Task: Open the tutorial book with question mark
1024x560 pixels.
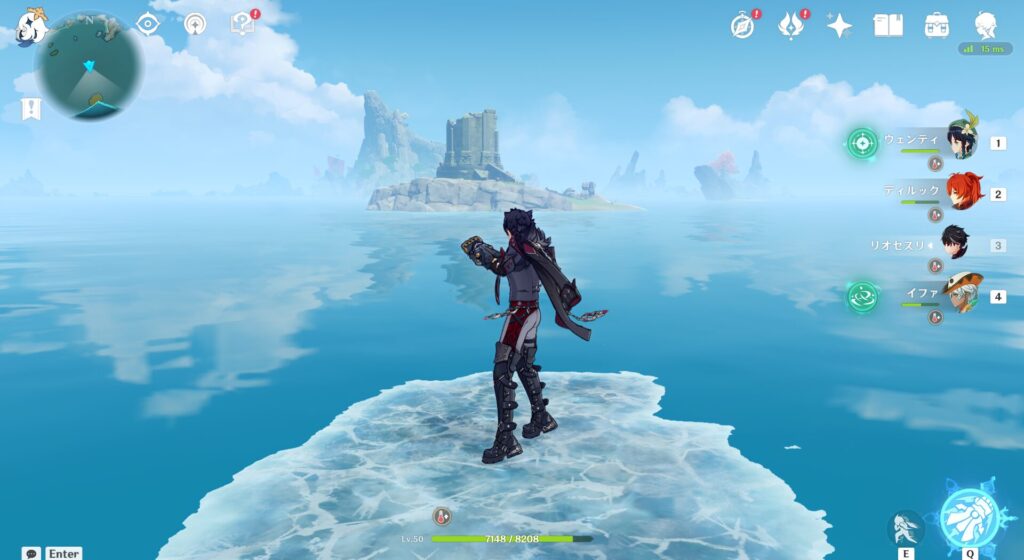Action: [x=243, y=24]
